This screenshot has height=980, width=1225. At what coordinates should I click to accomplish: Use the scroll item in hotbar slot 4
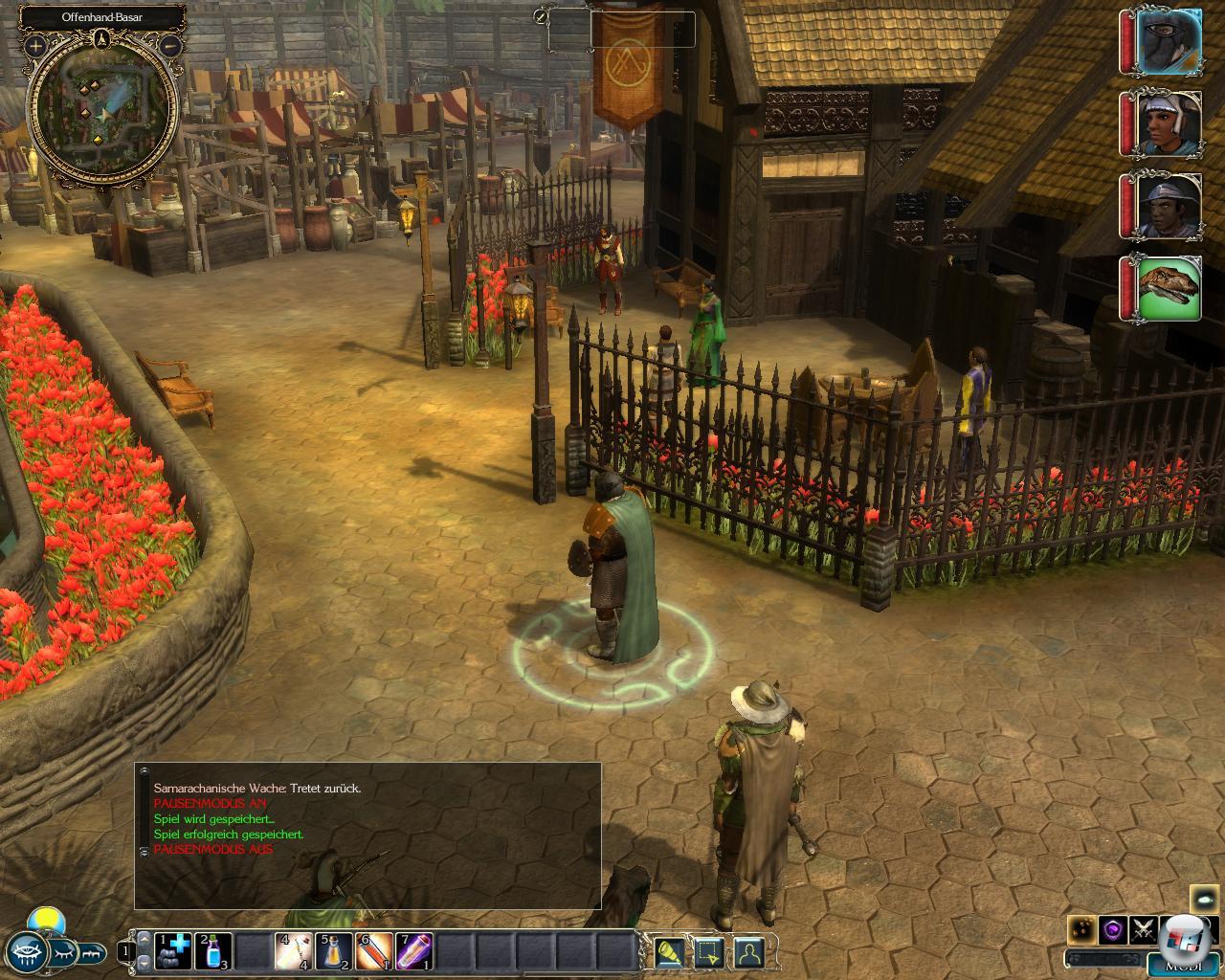[x=293, y=951]
